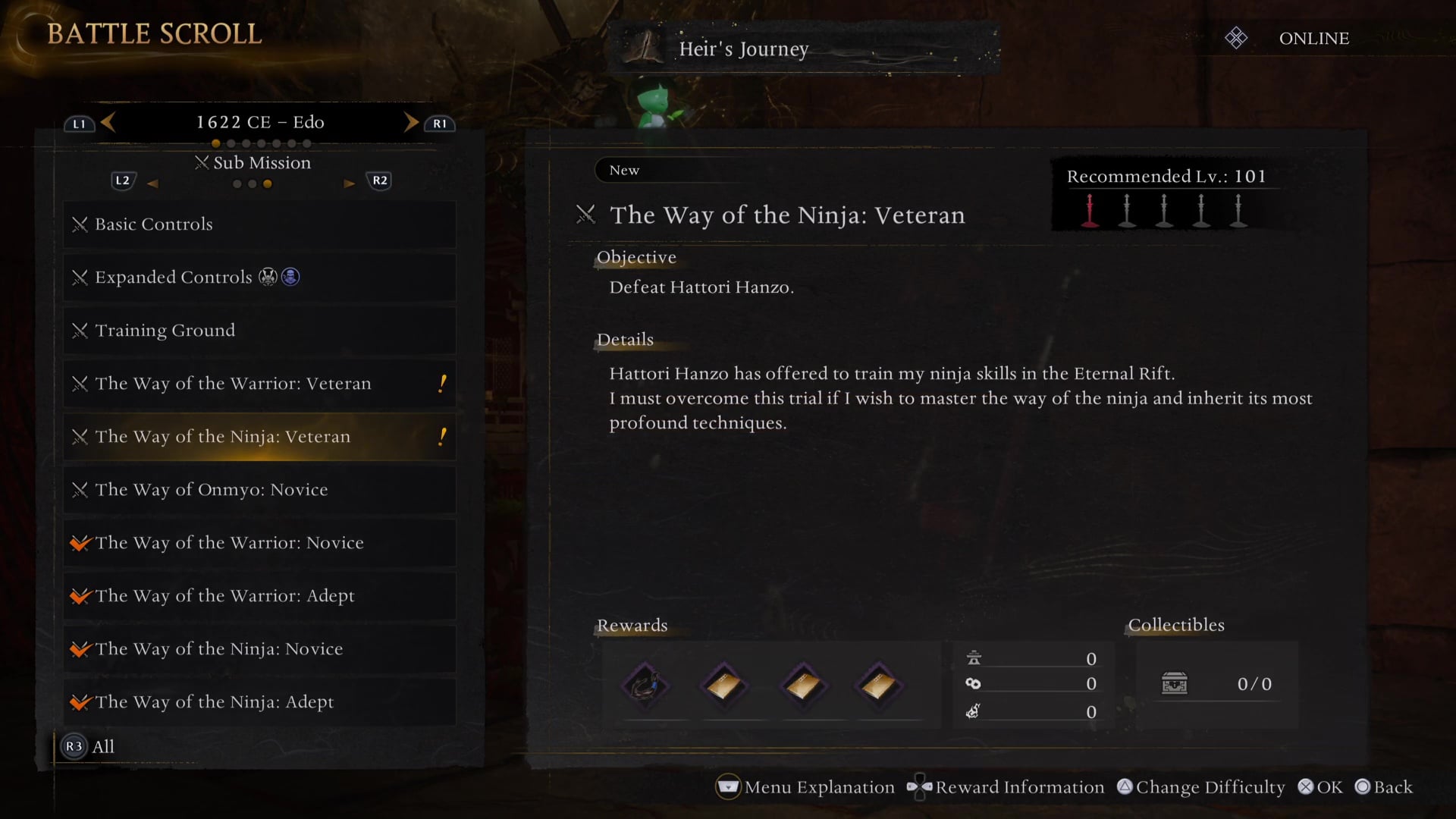
Task: Advance to the next region with right arrow
Action: tap(411, 122)
